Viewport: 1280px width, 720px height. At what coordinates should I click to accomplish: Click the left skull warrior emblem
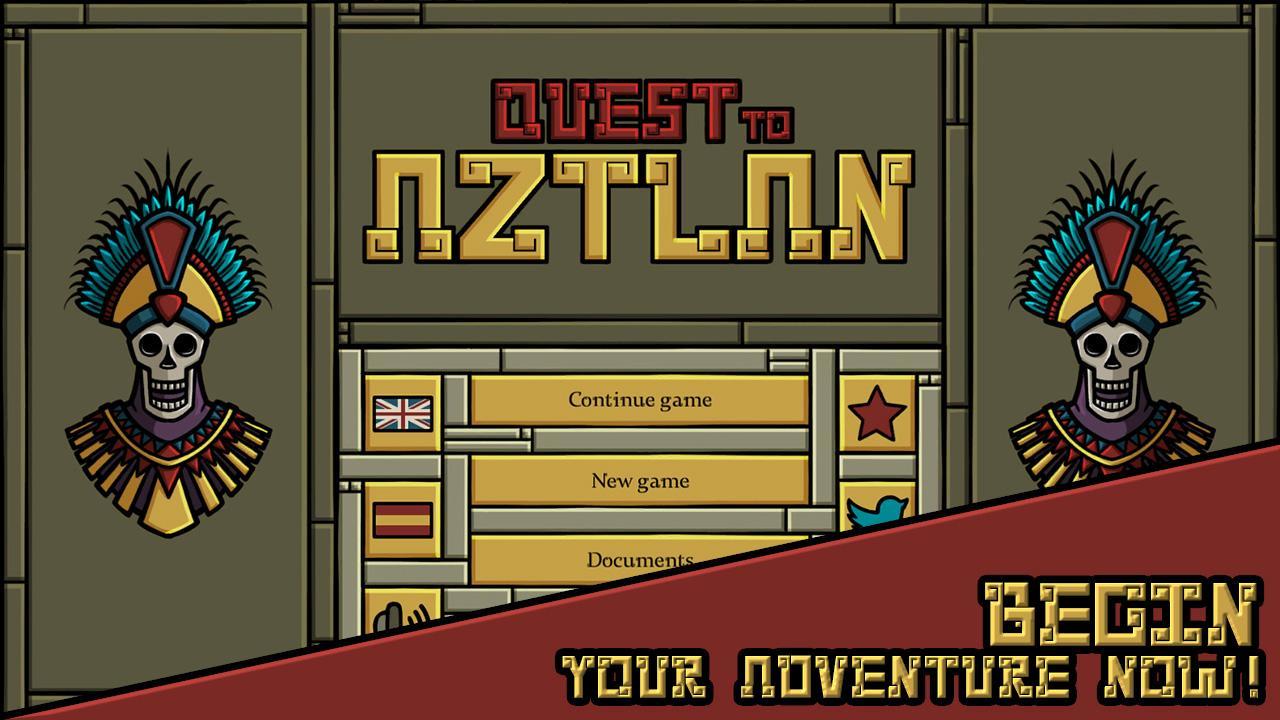[168, 350]
